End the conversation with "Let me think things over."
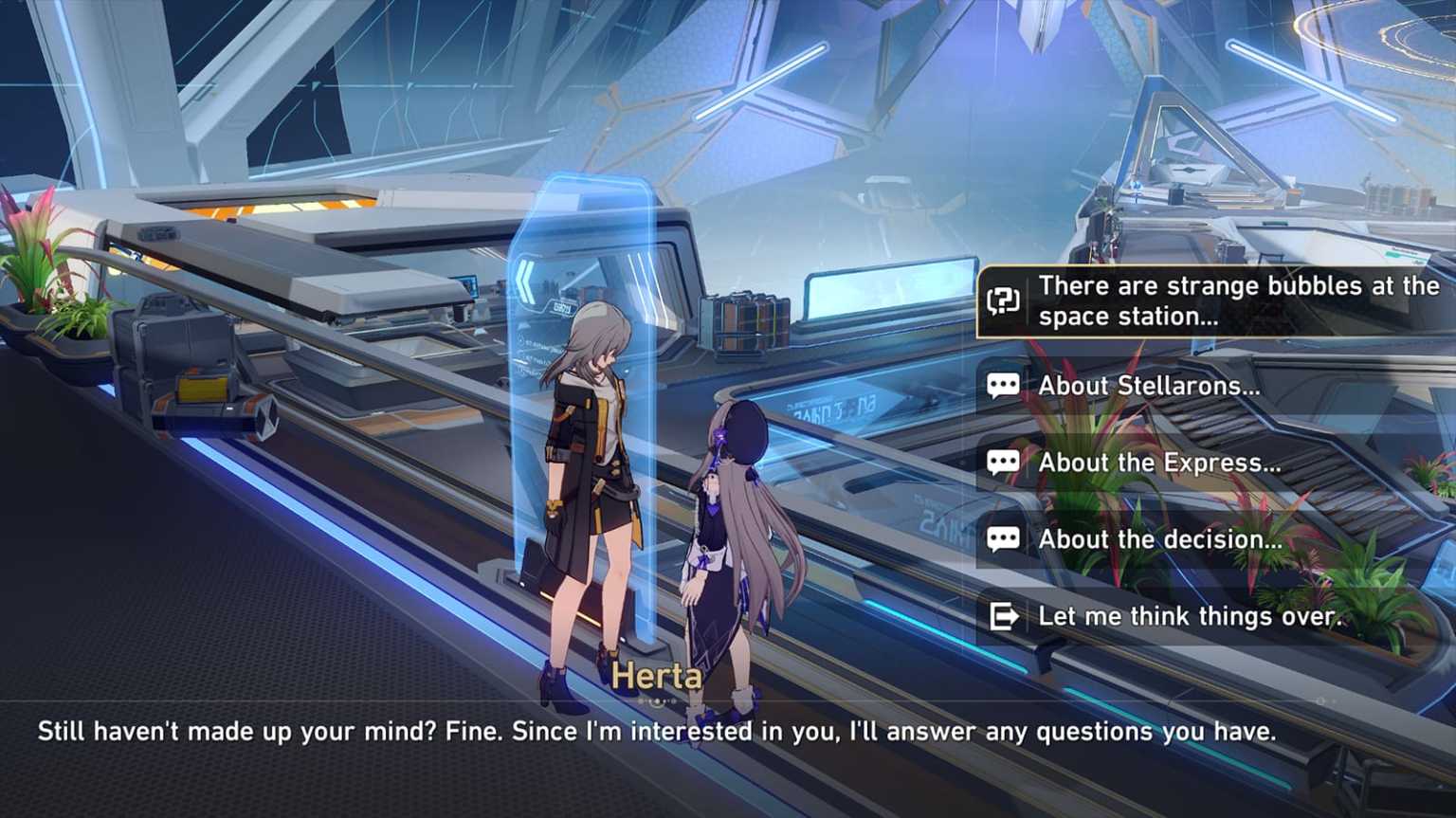 click(1189, 615)
